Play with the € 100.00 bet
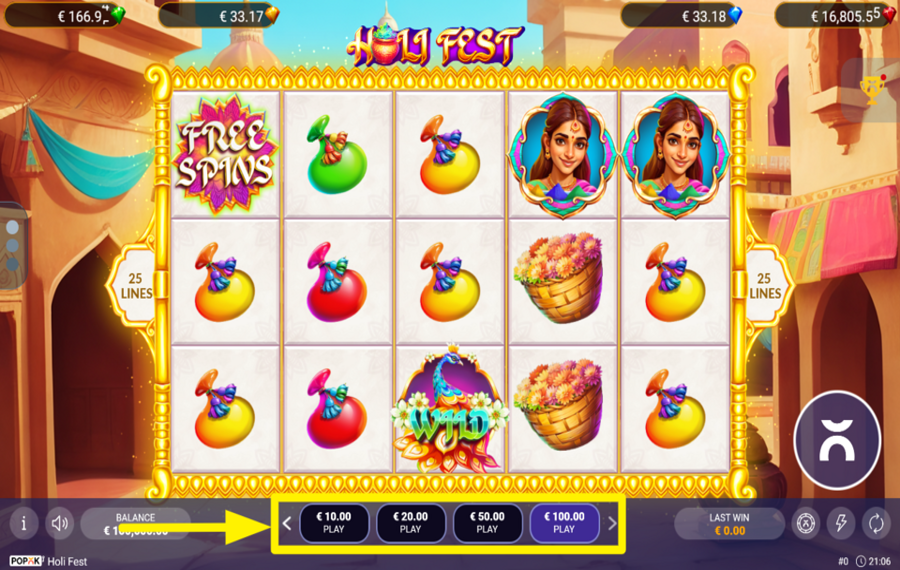Image resolution: width=900 pixels, height=570 pixels. tap(564, 523)
